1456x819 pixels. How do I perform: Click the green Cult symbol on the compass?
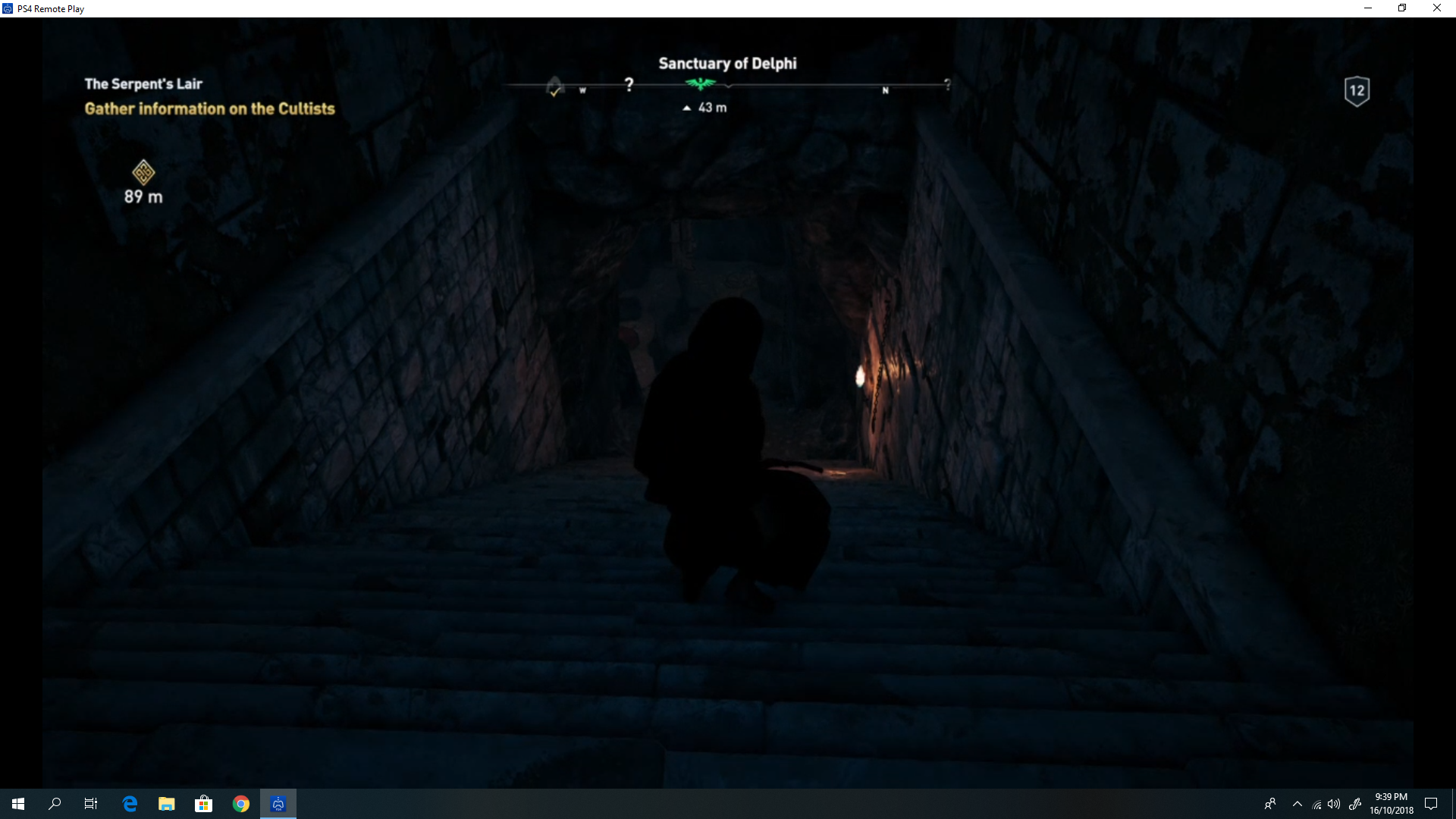click(x=699, y=84)
